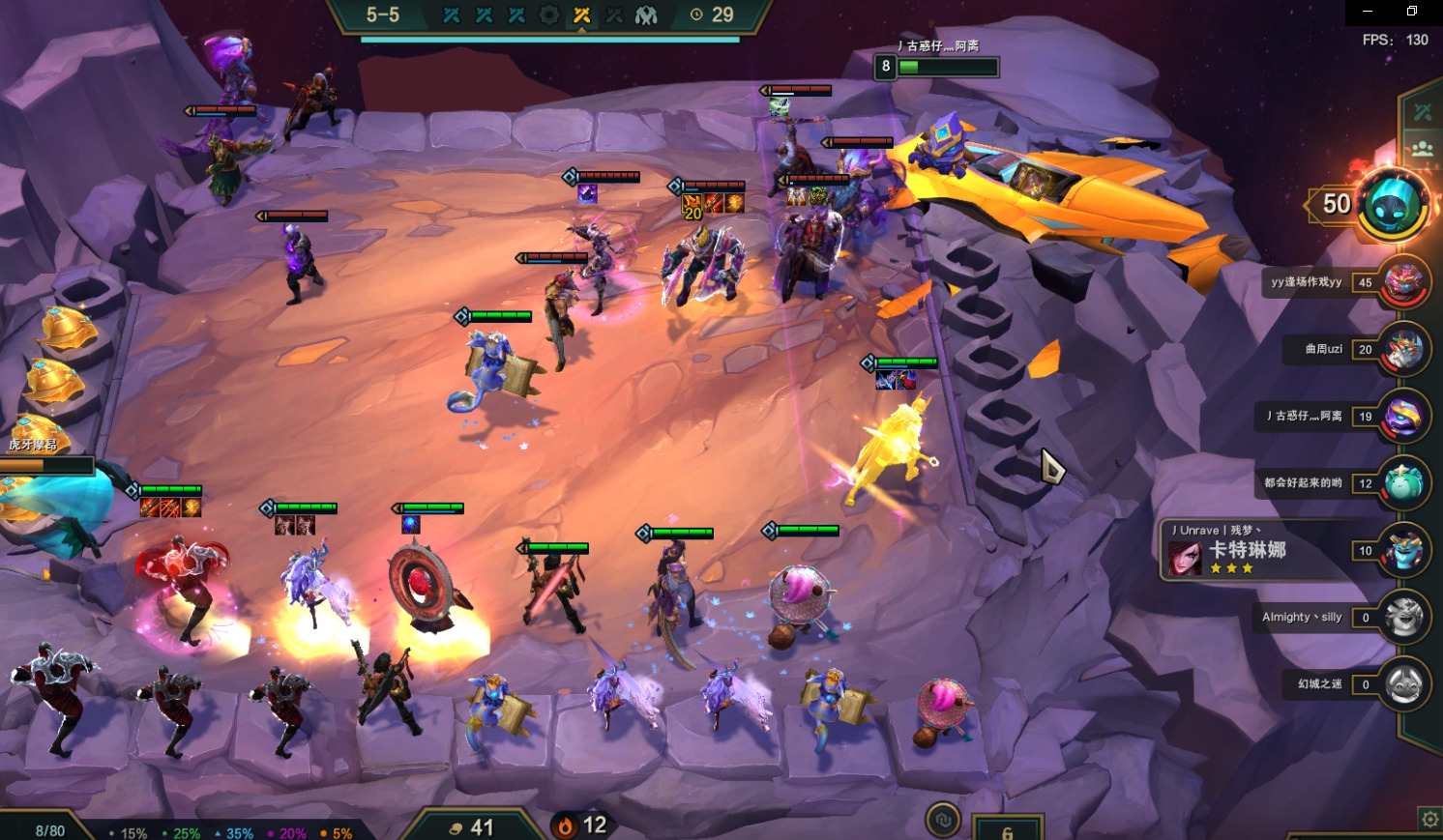Choose the 幻城之迷 scoreboard row
Viewport: 1443px width, 840px height.
point(1402,684)
